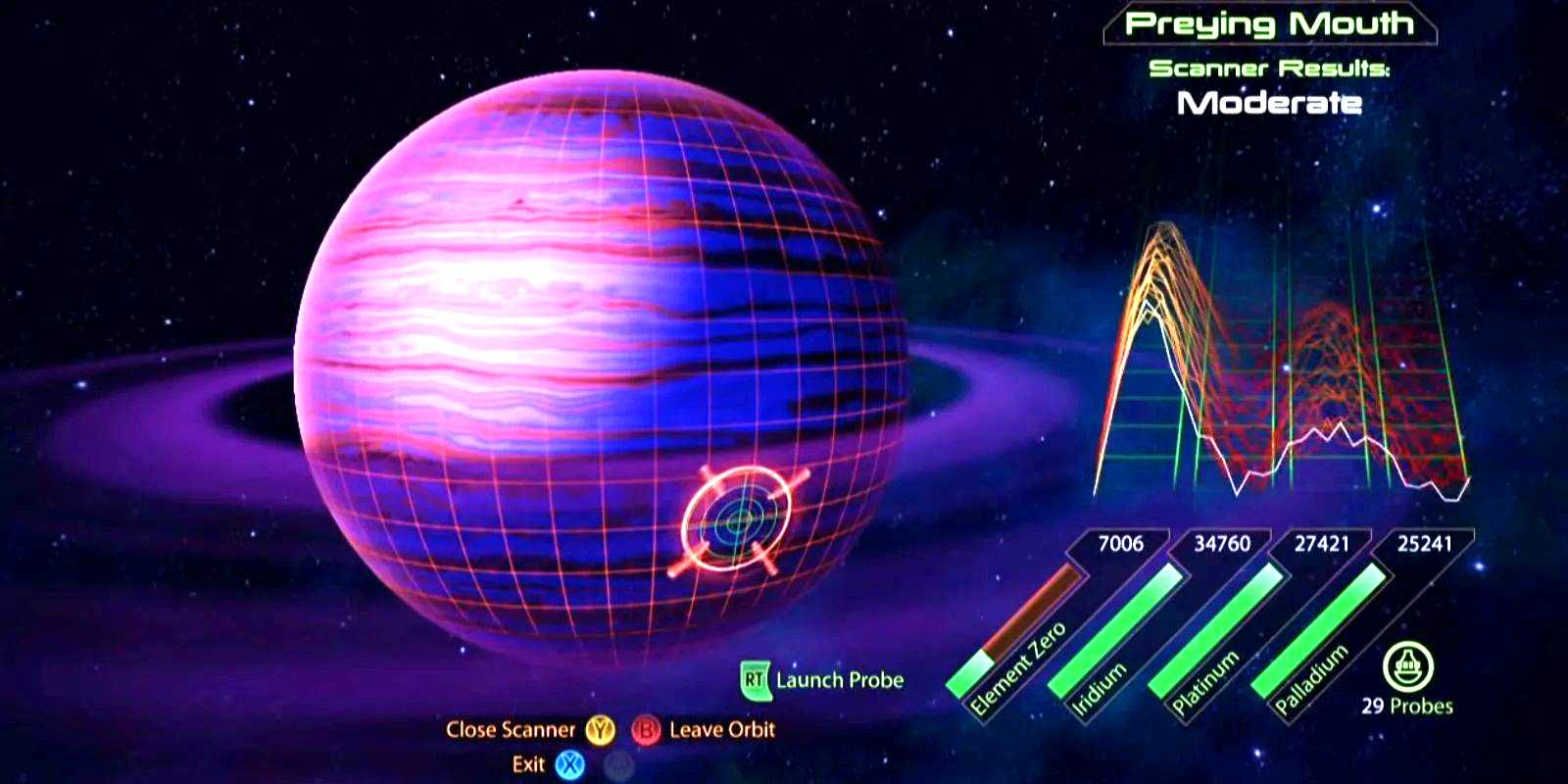
Task: Click the Exit option
Action: [x=528, y=764]
